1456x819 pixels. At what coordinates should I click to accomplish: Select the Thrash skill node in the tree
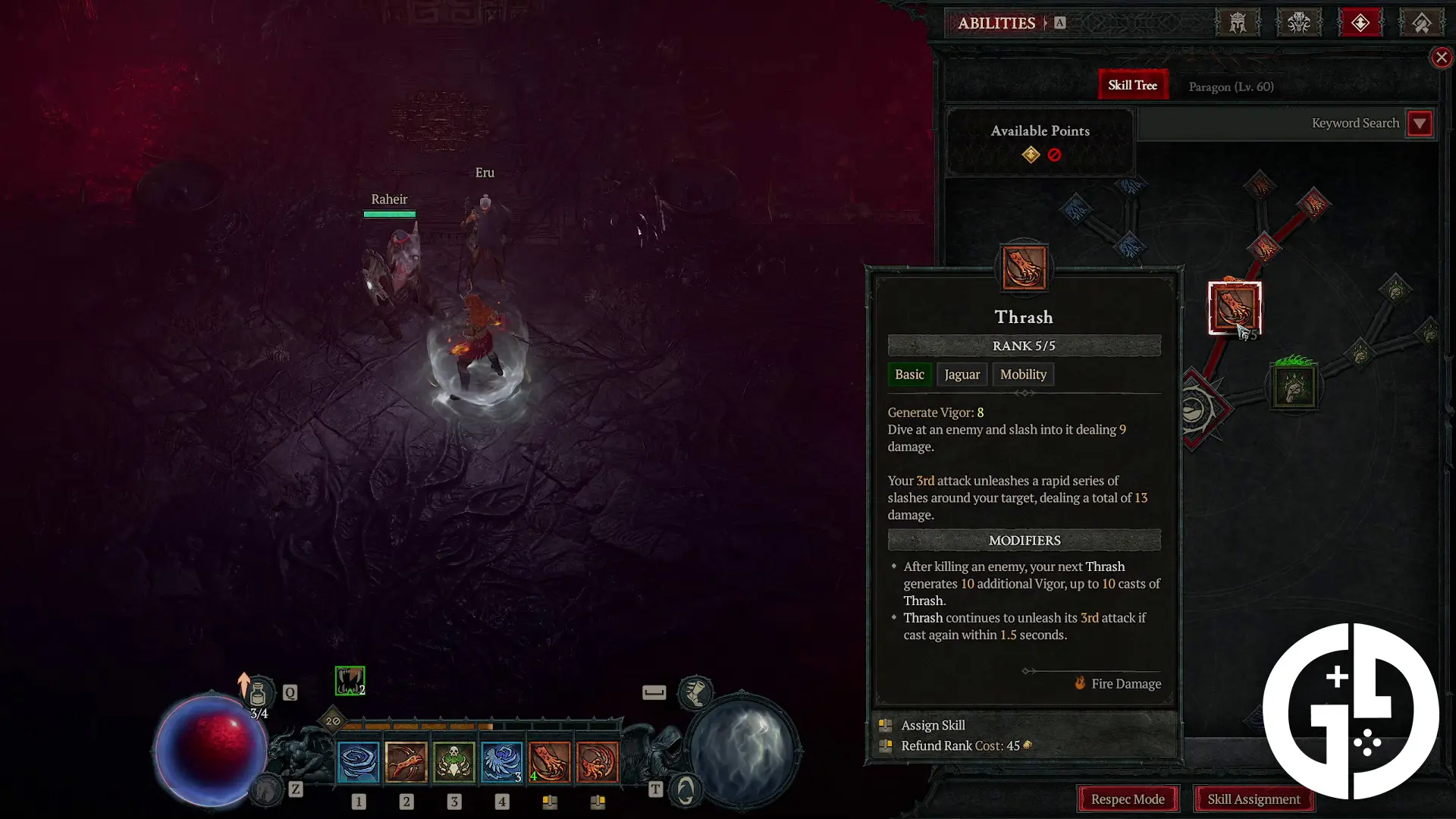tap(1234, 308)
